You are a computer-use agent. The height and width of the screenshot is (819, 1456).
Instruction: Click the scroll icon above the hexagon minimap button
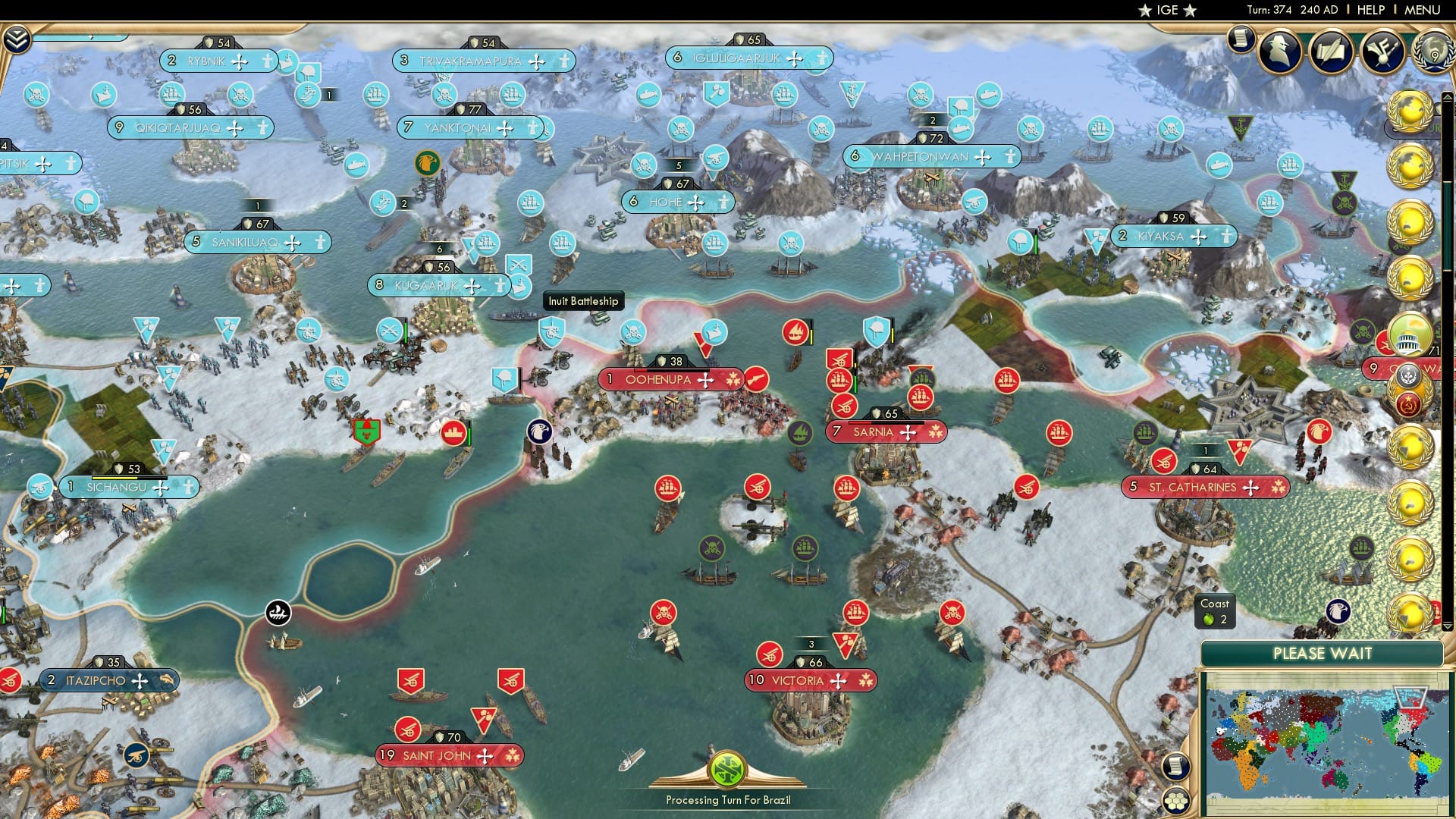[1175, 766]
